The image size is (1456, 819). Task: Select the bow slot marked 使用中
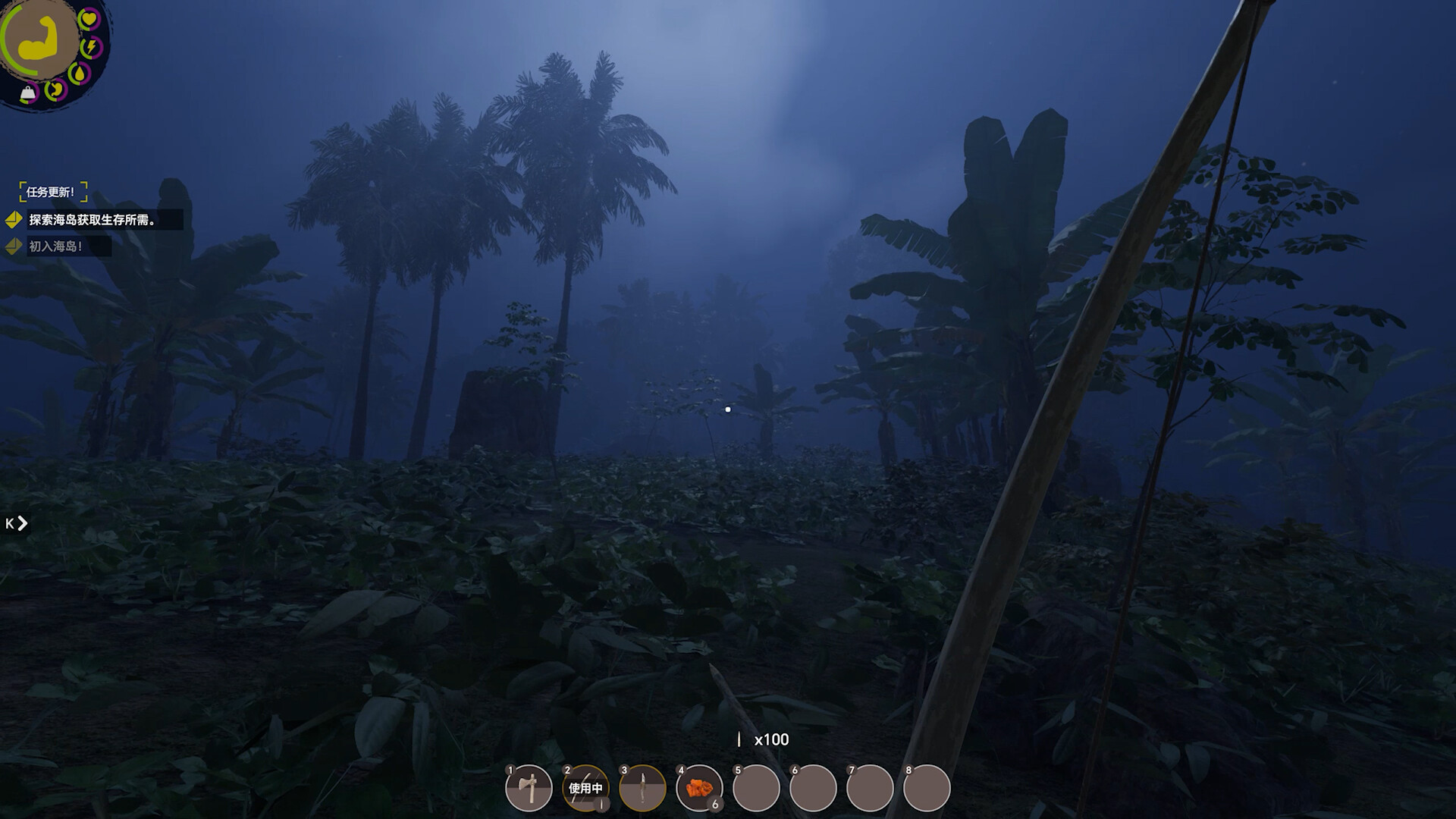tap(585, 788)
